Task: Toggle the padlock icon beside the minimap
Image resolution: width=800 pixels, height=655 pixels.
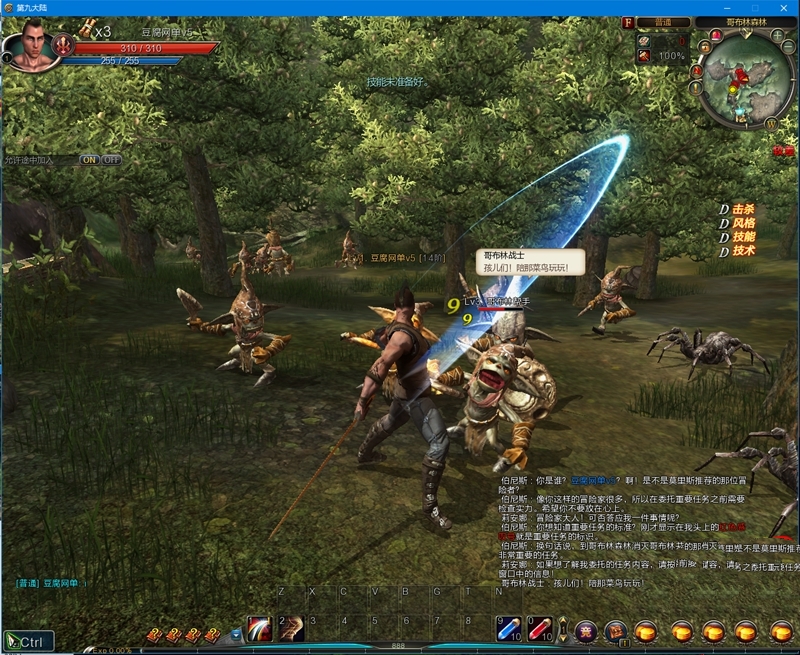Action: 704,47
